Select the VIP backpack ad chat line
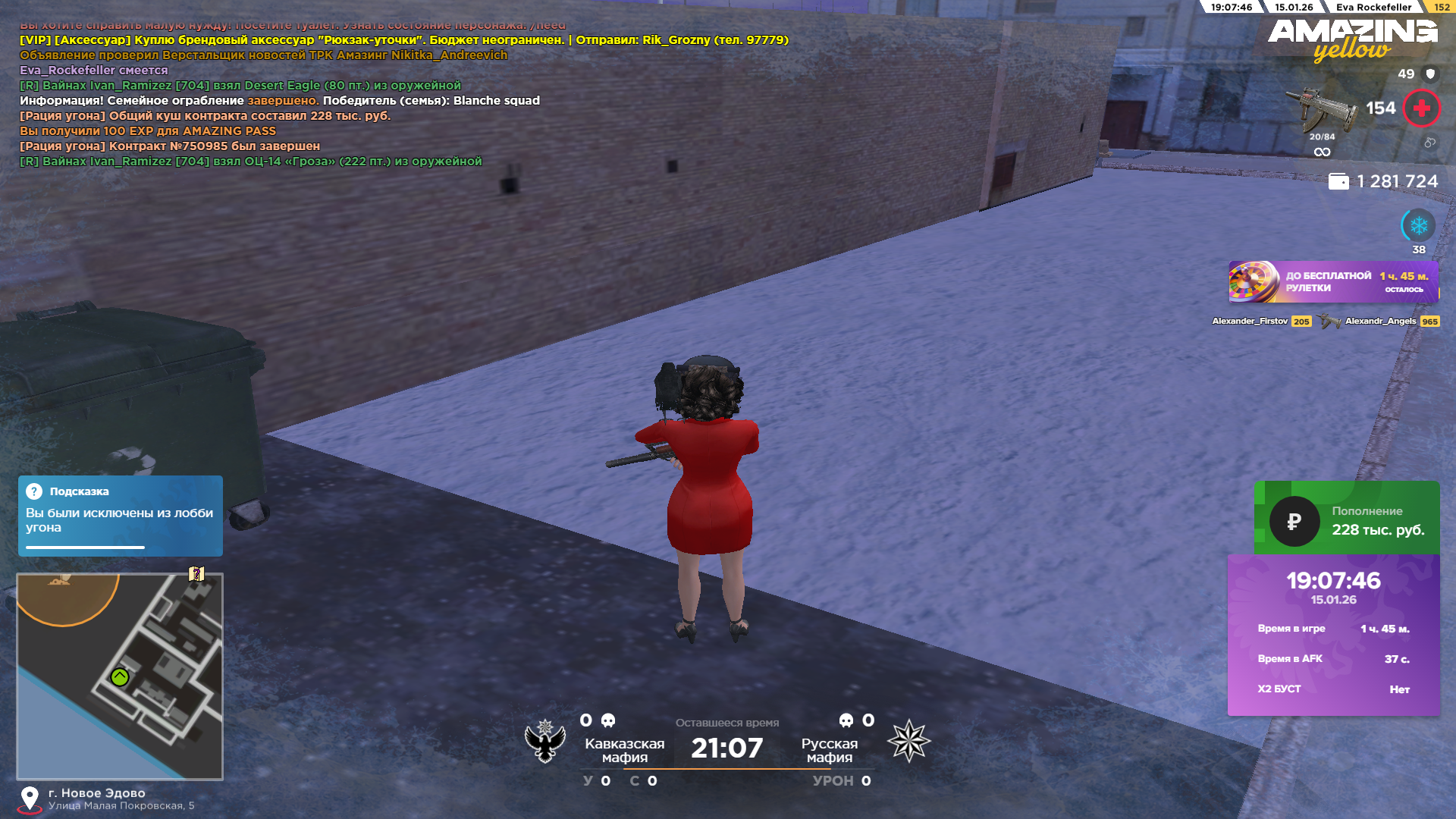1456x819 pixels. click(x=403, y=40)
